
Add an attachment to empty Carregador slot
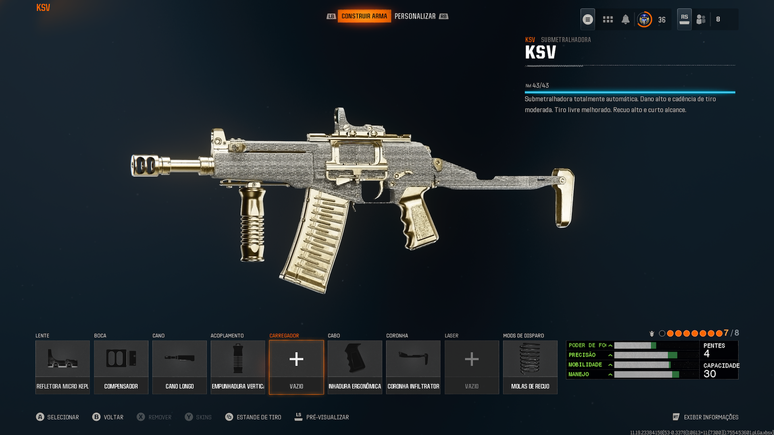(x=296, y=366)
